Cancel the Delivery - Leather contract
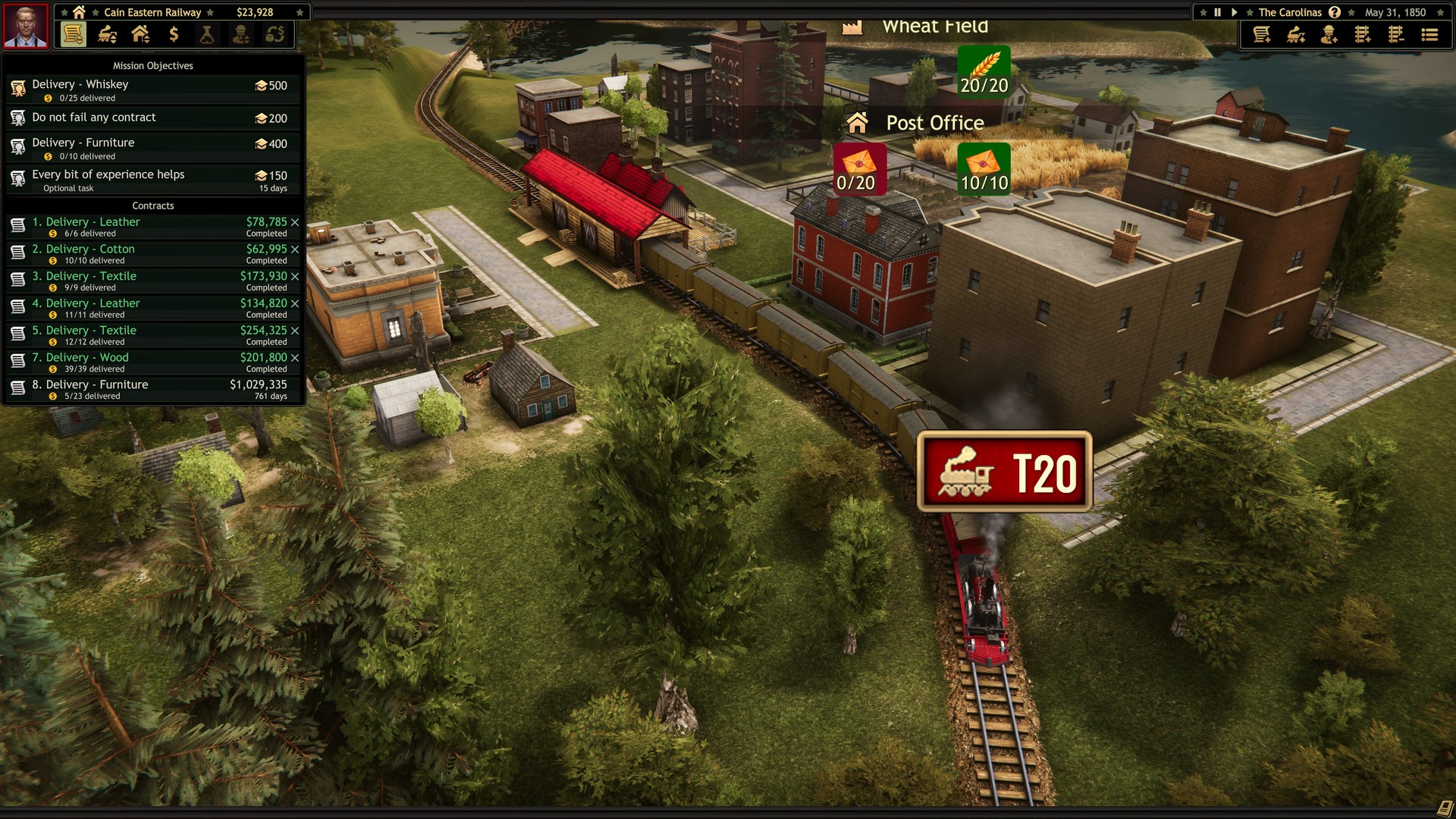This screenshot has height=819, width=1456. click(x=295, y=222)
